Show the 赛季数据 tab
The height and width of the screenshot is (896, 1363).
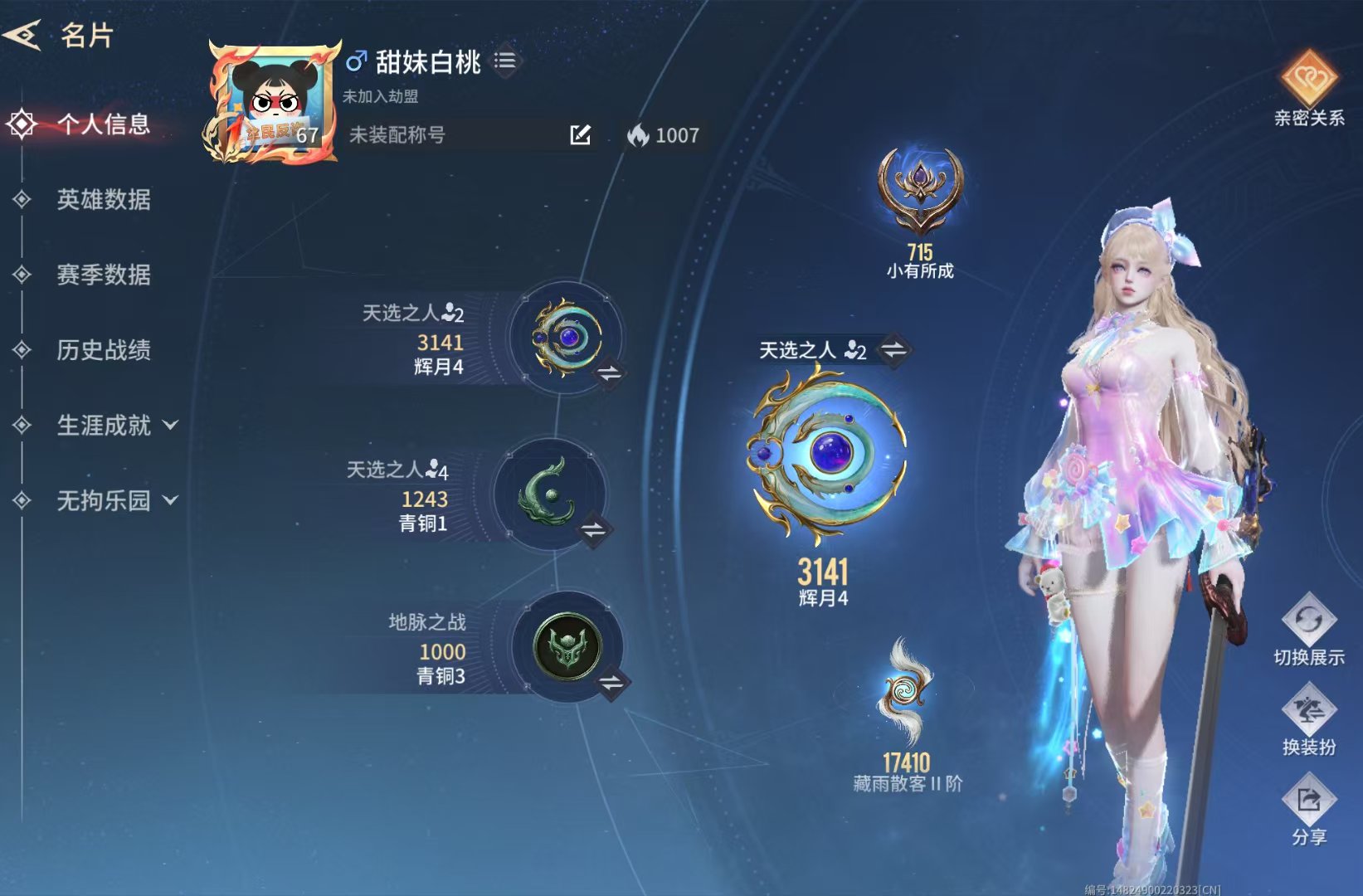pos(103,275)
